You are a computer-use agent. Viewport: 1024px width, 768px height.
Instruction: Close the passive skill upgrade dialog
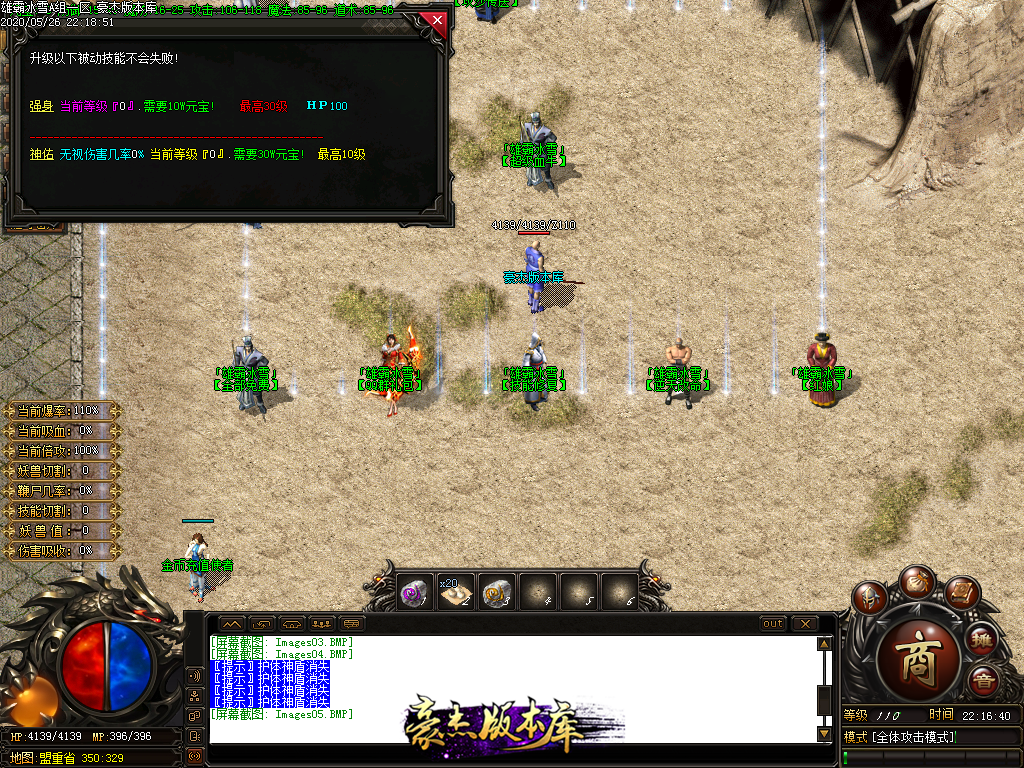pos(435,19)
